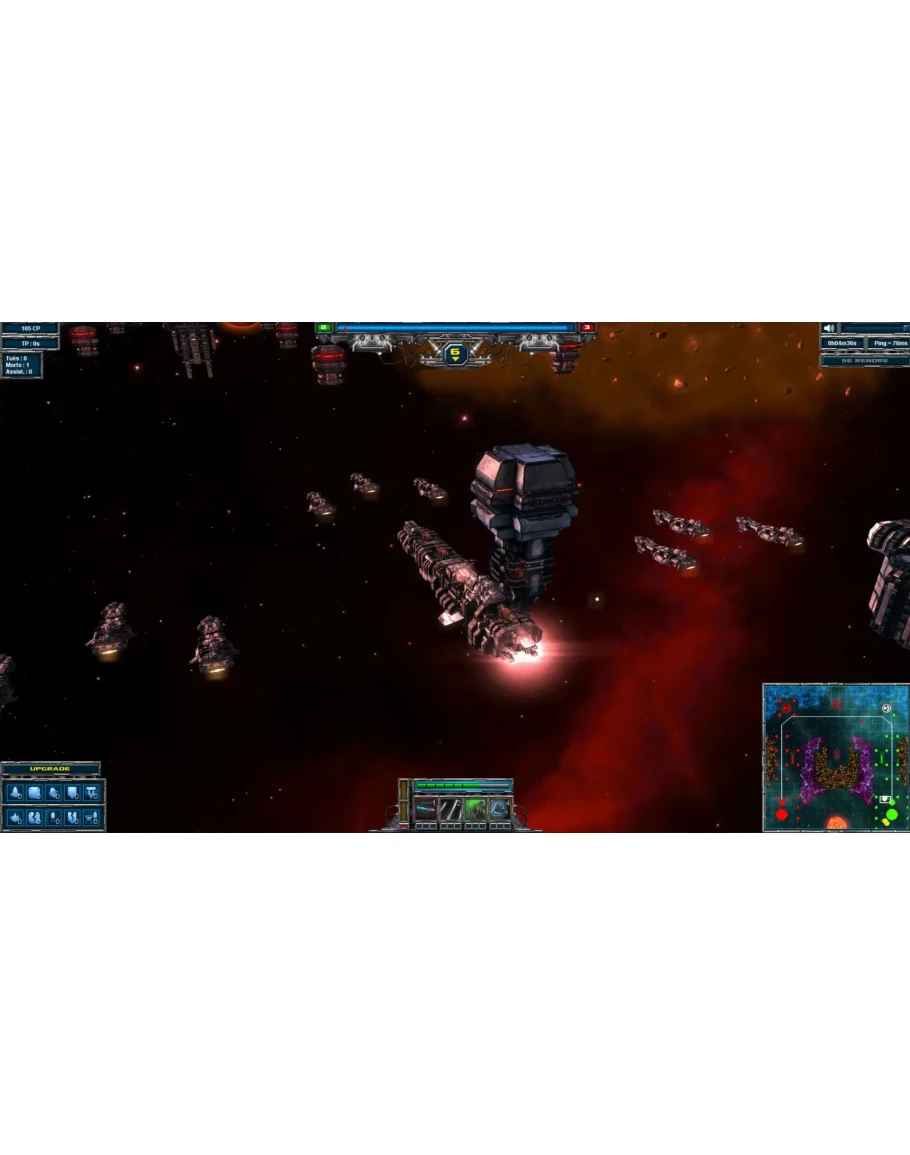Fire ability slot 2 white streaks
Viewport: 910px width, 1155px height.
[x=451, y=808]
